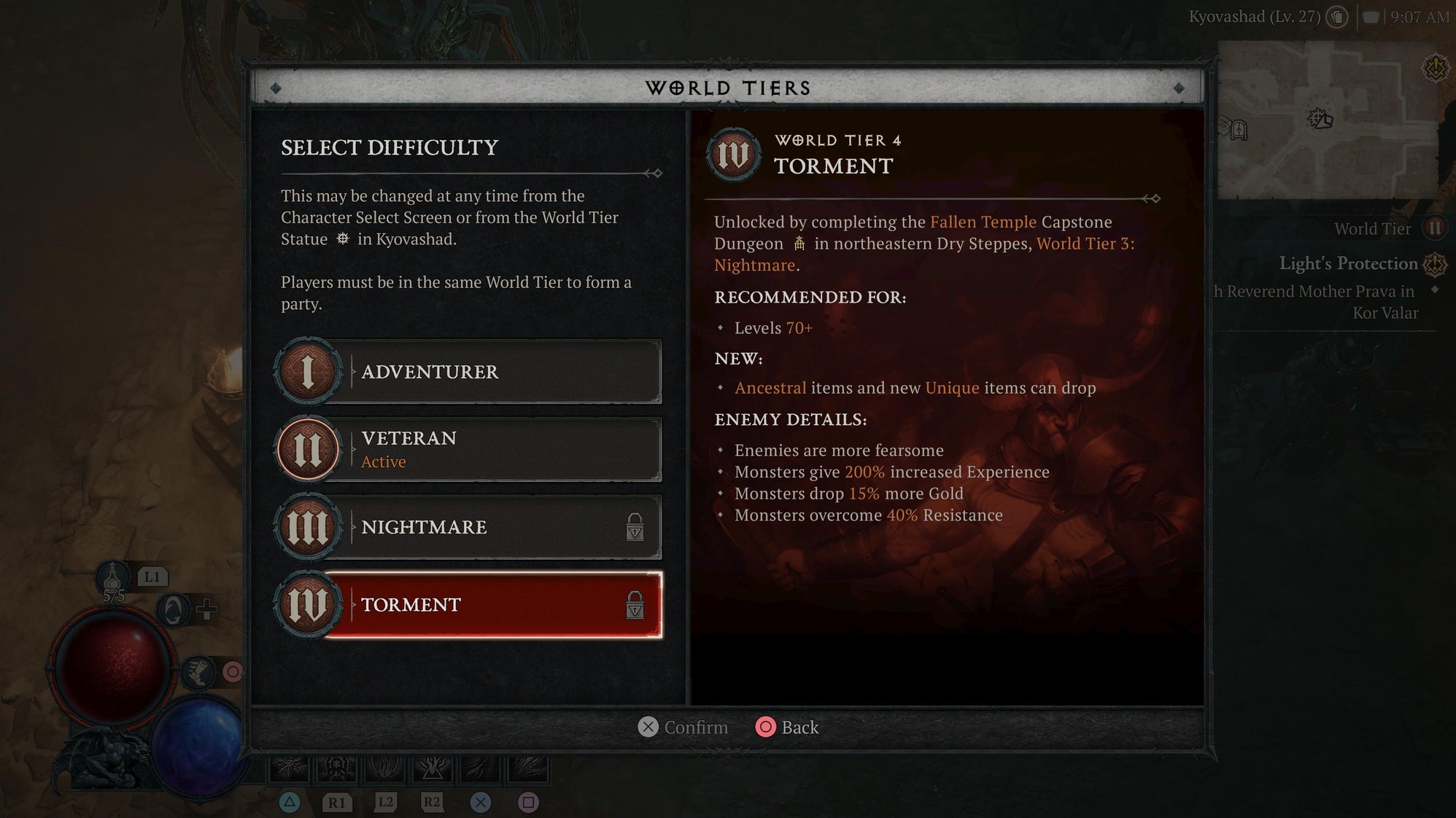Click the first skill icon on the skill bar
This screenshot has width=1456, height=818.
tap(290, 766)
